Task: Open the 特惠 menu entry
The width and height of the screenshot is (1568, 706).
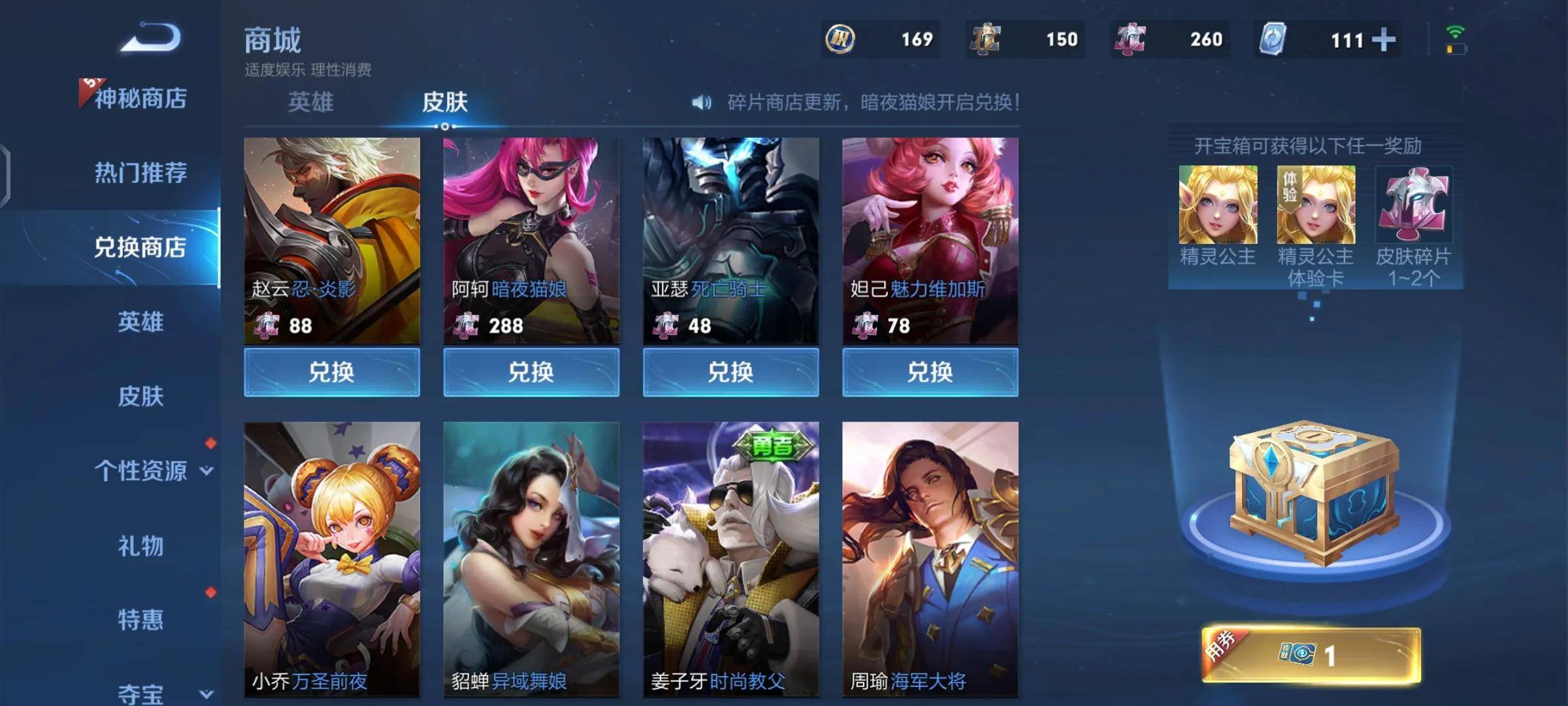Action: 140,620
